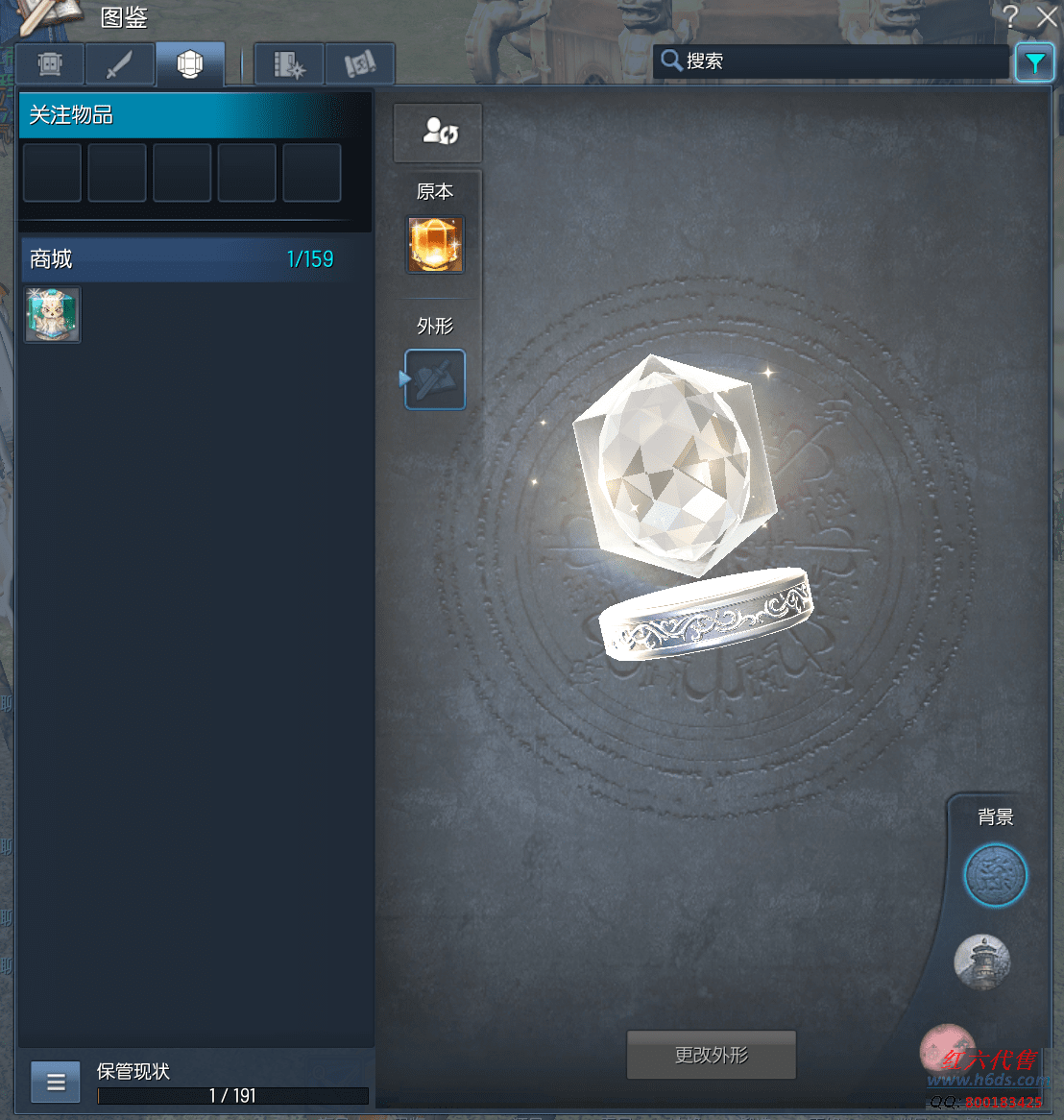Click the 更改外形 button
The height and width of the screenshot is (1120, 1064).
[711, 1055]
